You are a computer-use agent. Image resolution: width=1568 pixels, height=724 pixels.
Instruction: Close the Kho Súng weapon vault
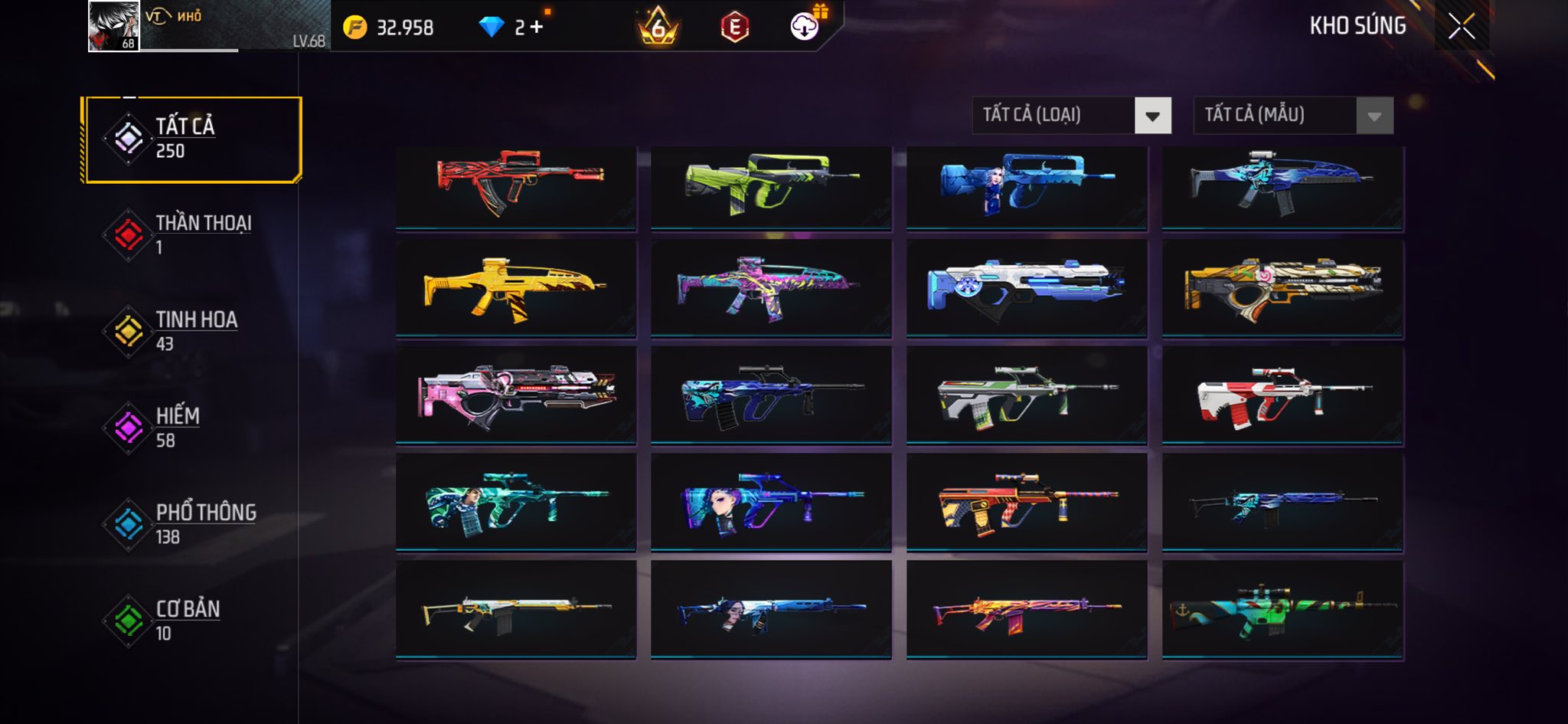(1461, 27)
